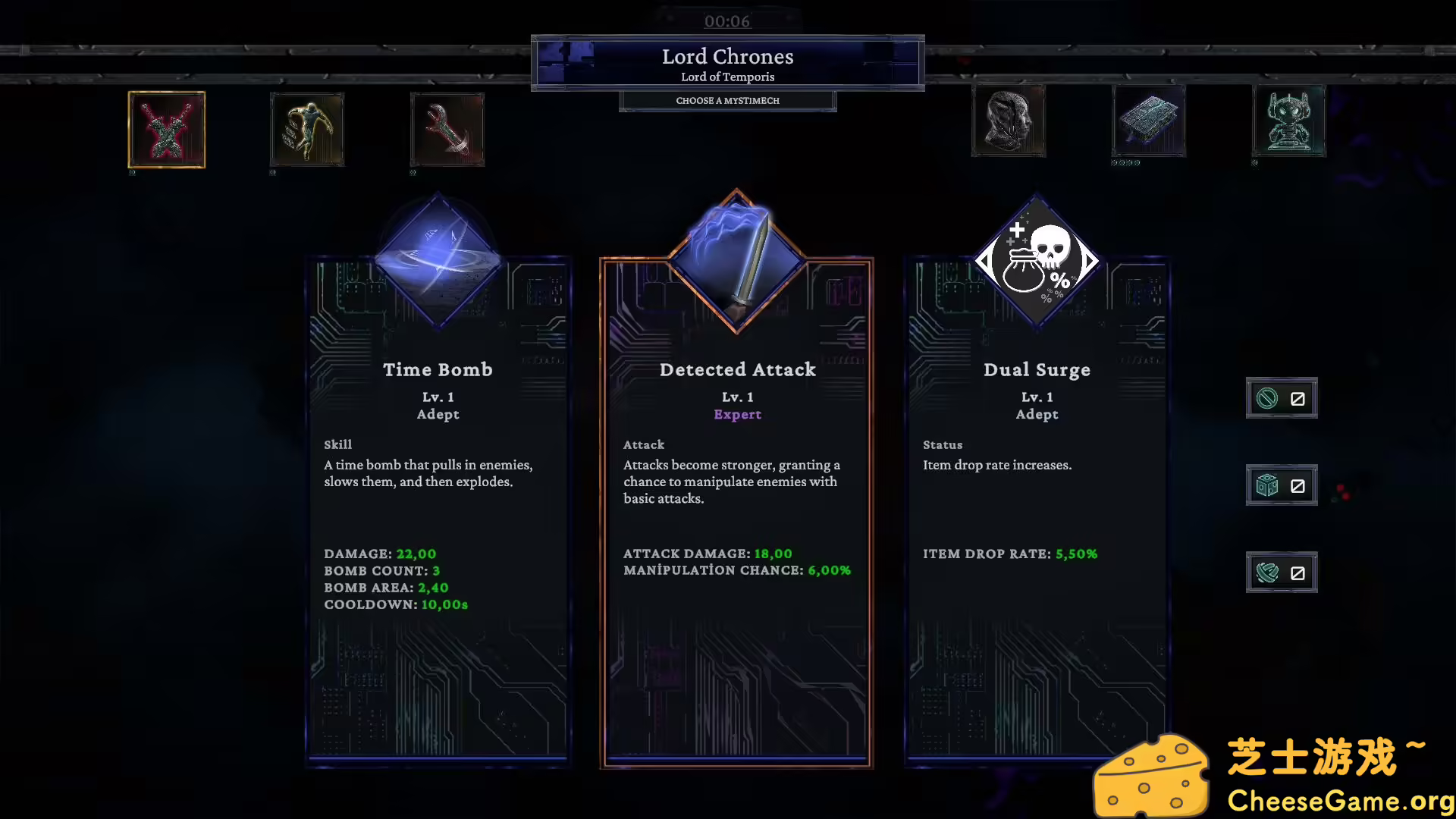Screen dimensions: 1456x819
Task: Click the lightning sword emblem above Detected Attack
Action: coord(736,261)
